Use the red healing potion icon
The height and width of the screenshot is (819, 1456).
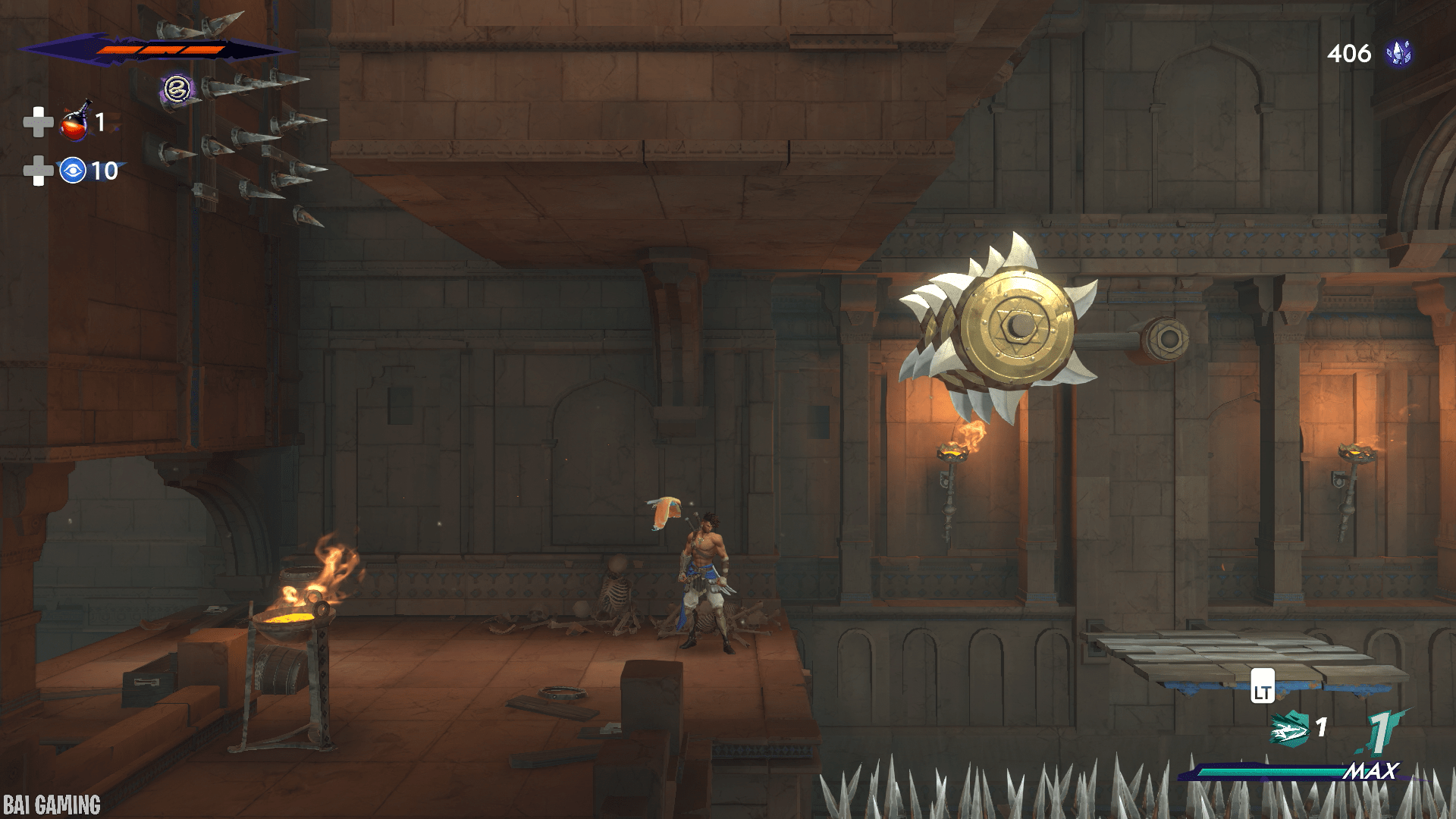74,123
